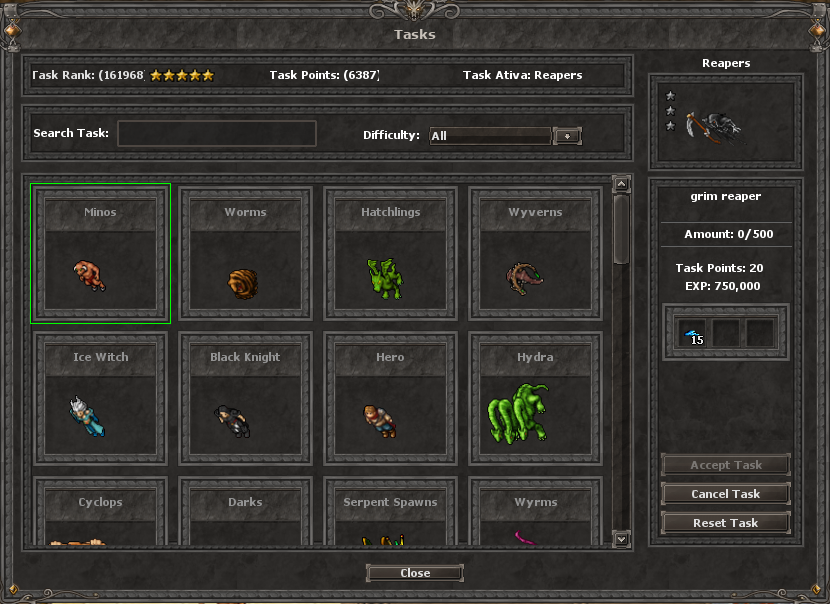
Task: Open the Hydra task tile
Action: point(535,399)
